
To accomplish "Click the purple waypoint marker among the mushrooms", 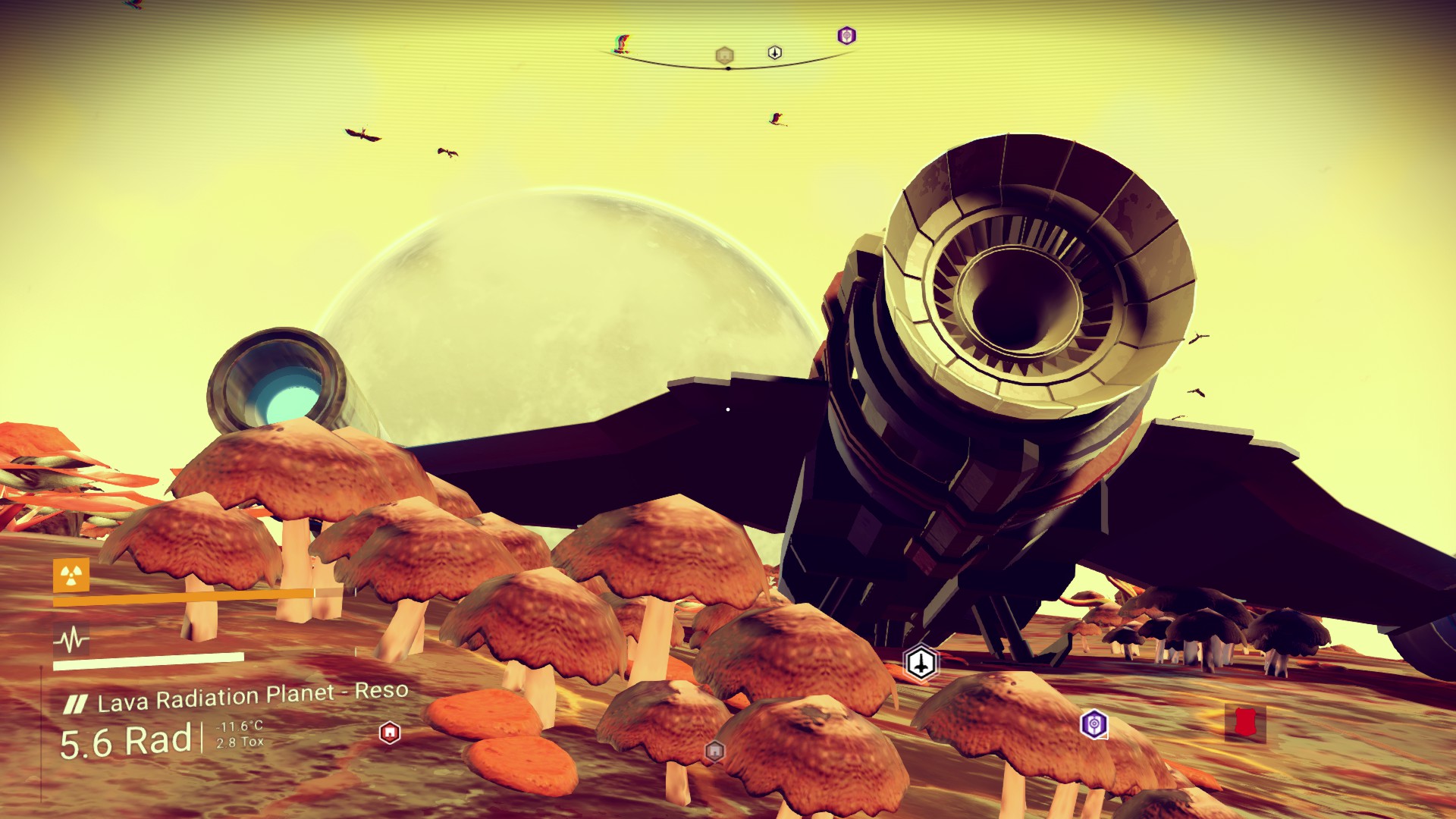I will coord(1093,724).
